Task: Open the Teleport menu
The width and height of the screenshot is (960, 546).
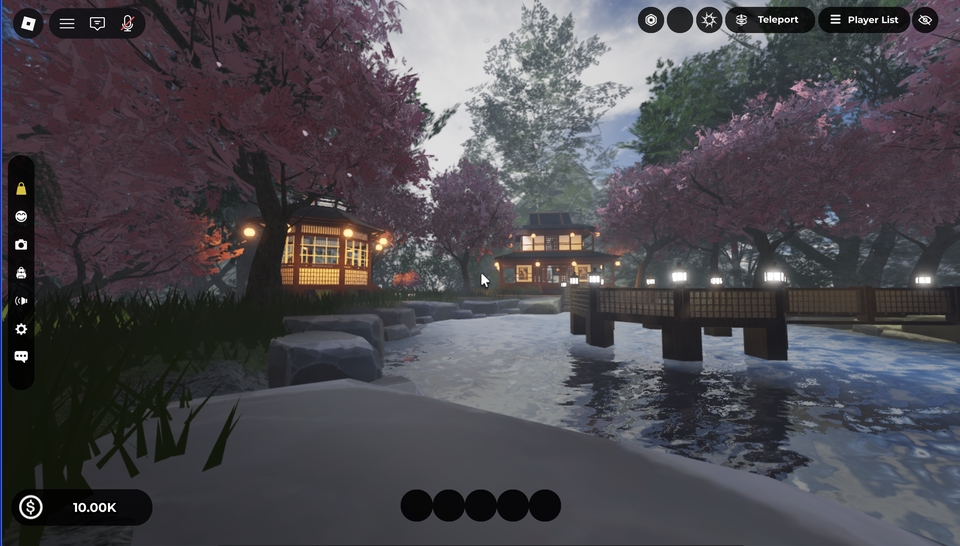Action: 769,20
